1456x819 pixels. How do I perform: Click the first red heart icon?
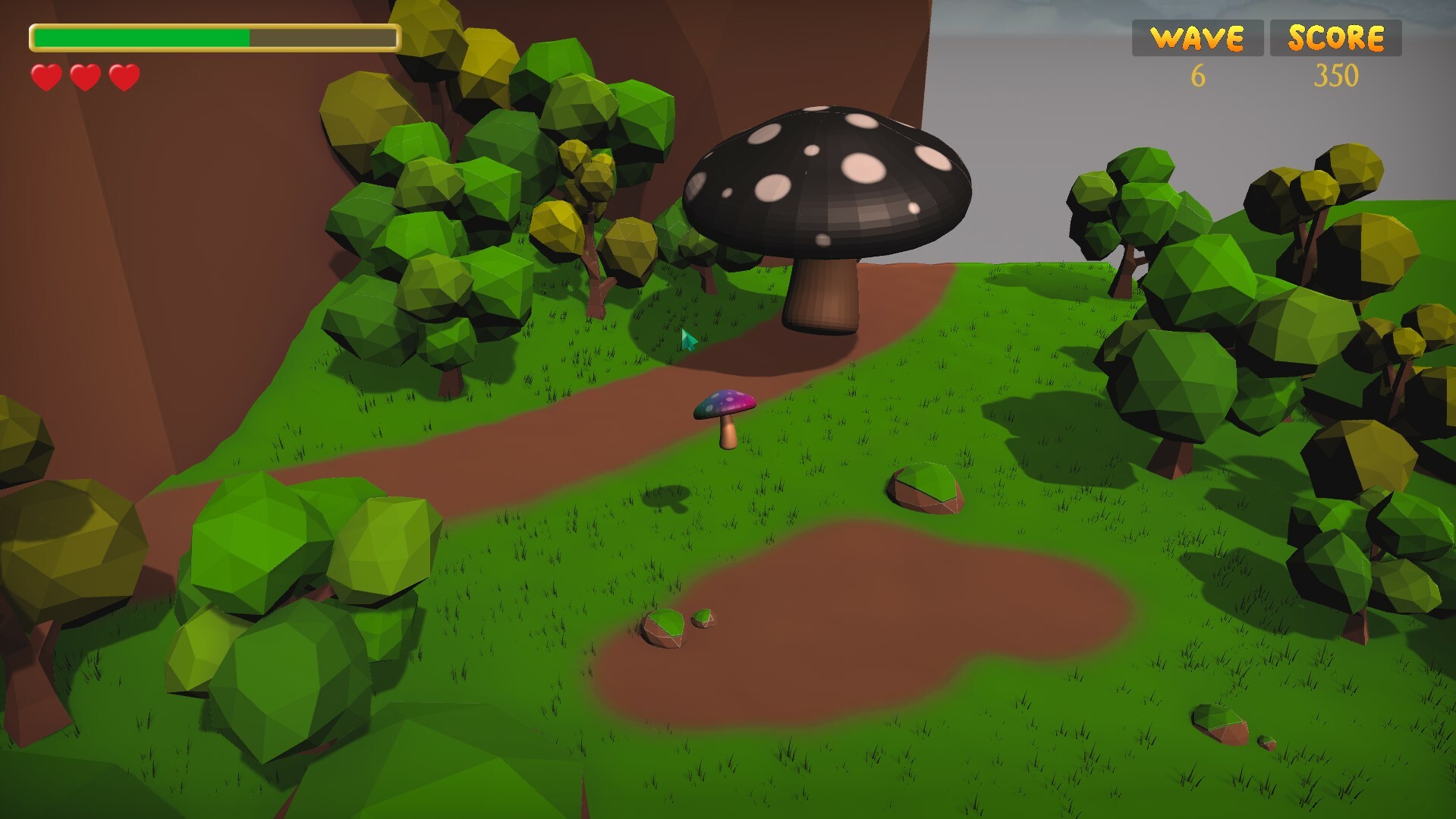tap(46, 76)
